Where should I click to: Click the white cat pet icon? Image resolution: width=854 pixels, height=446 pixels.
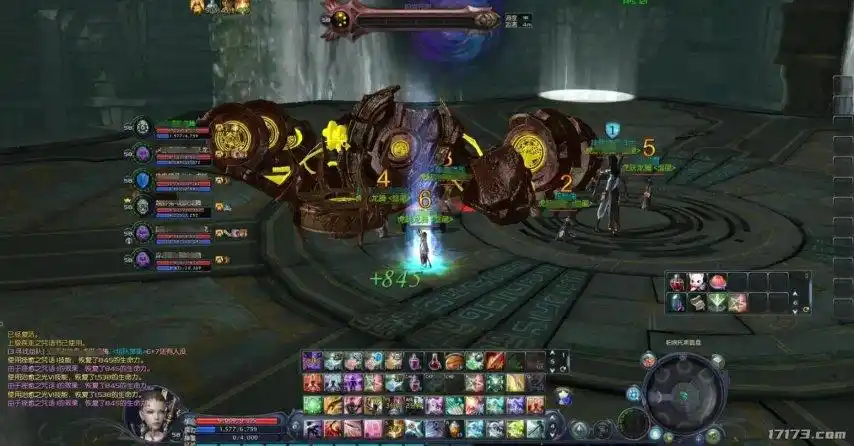(x=697, y=282)
